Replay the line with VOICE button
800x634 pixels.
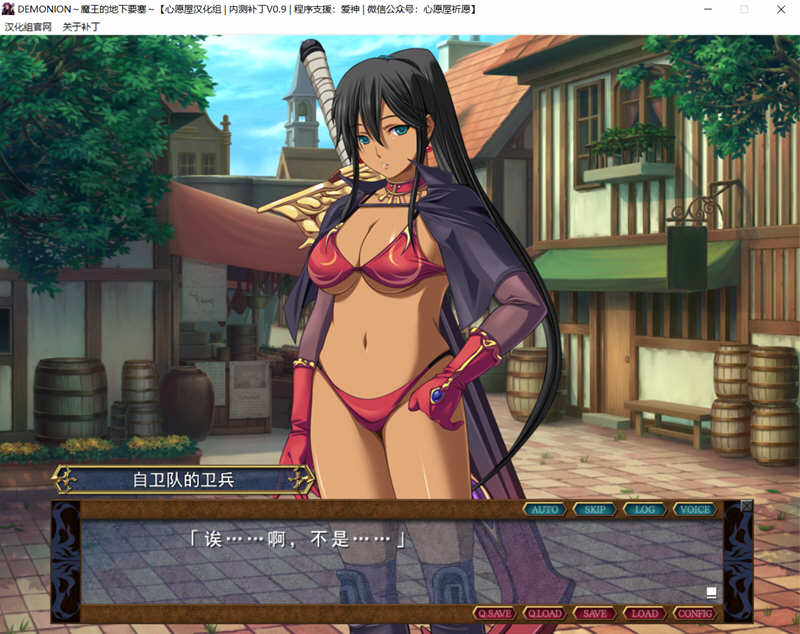pyautogui.click(x=695, y=509)
